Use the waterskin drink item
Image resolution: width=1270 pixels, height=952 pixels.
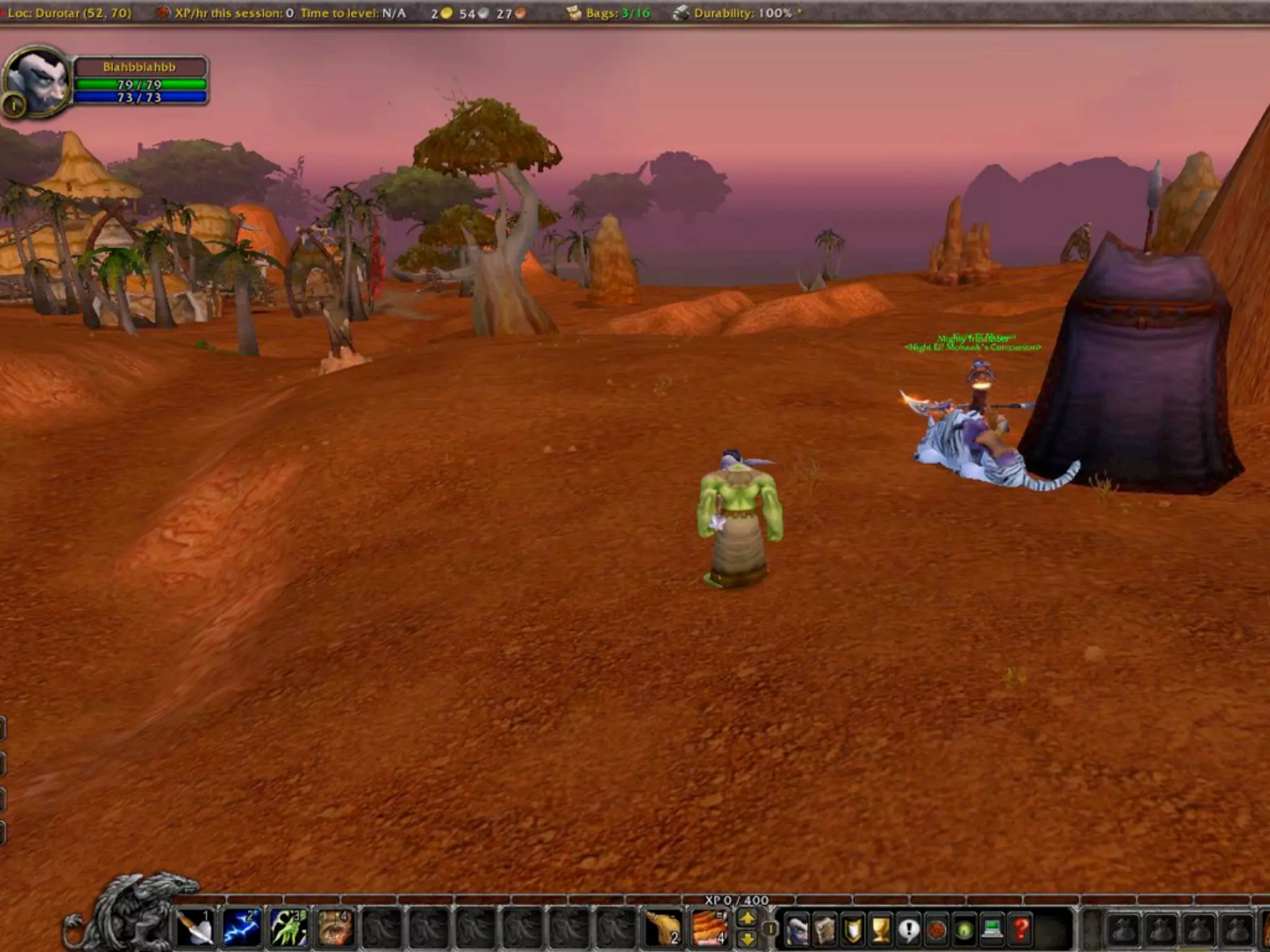[663, 928]
